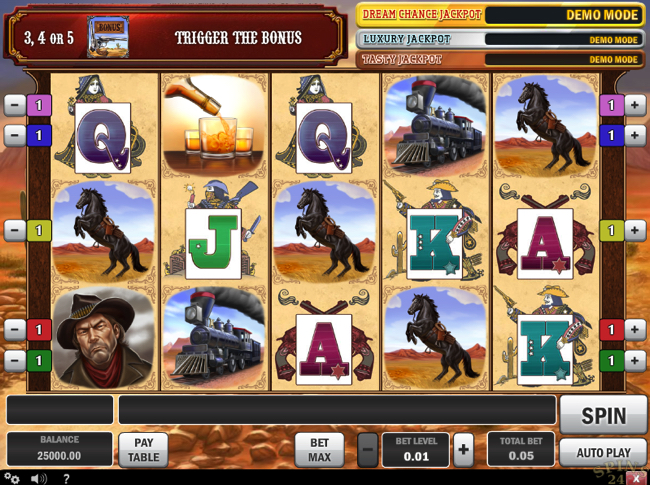Click the plus beside the green payline
Image resolution: width=650 pixels, height=485 pixels.
point(634,359)
